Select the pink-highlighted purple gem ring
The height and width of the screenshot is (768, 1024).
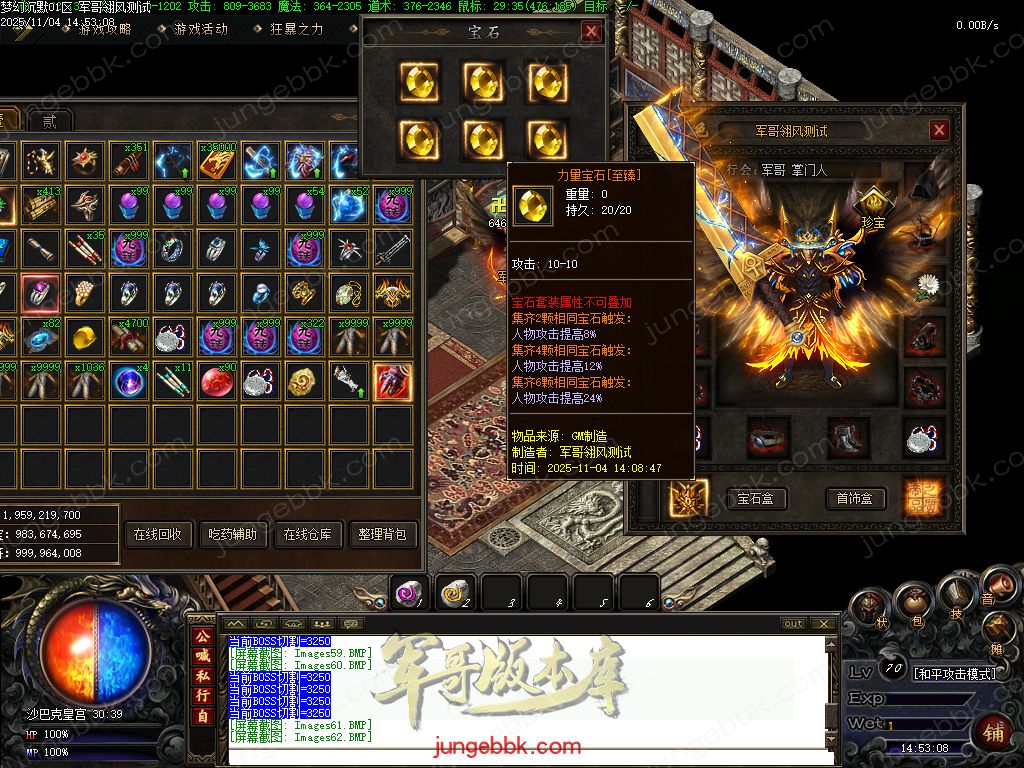point(40,292)
